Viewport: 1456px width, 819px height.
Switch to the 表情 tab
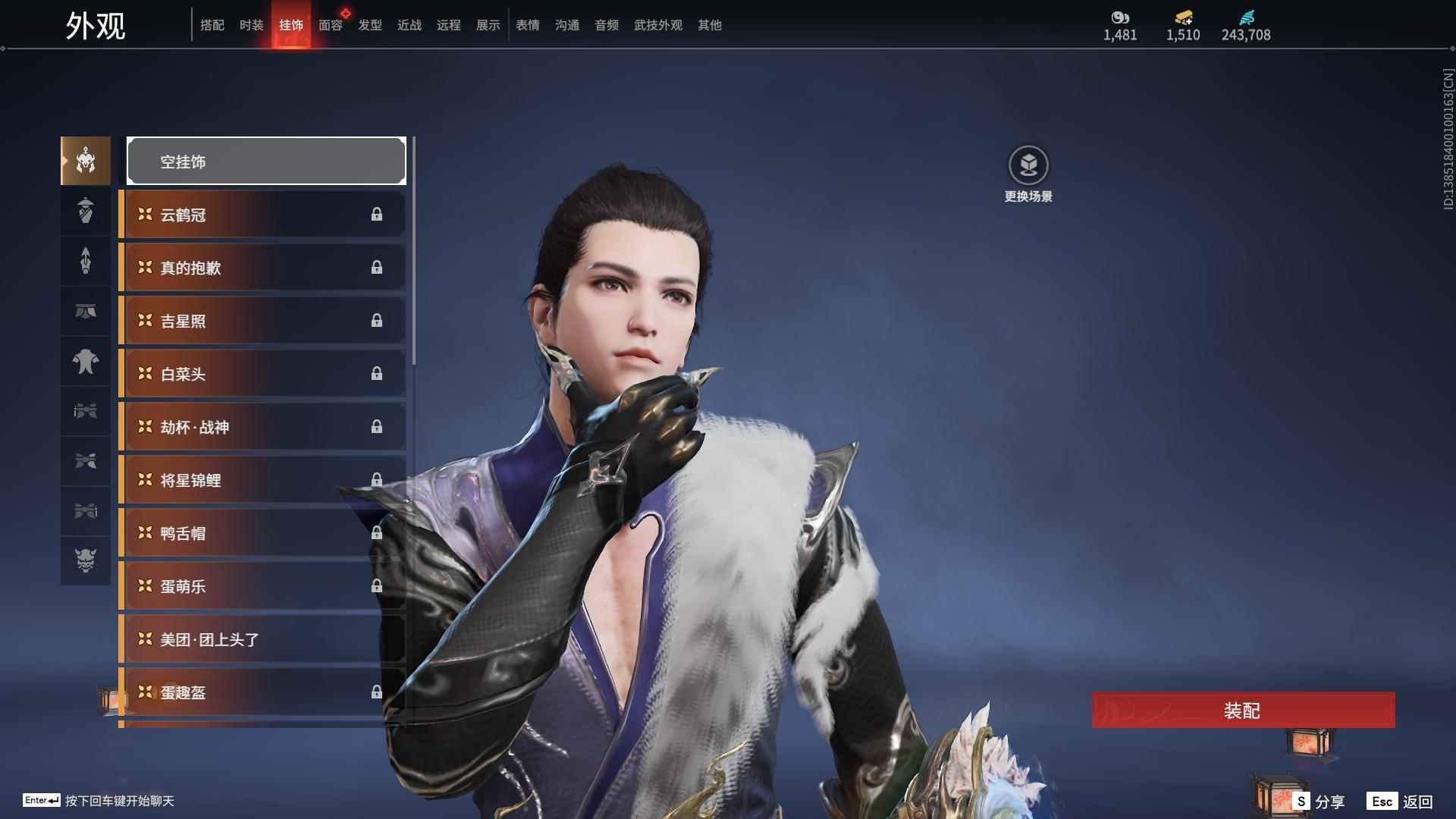click(x=528, y=25)
